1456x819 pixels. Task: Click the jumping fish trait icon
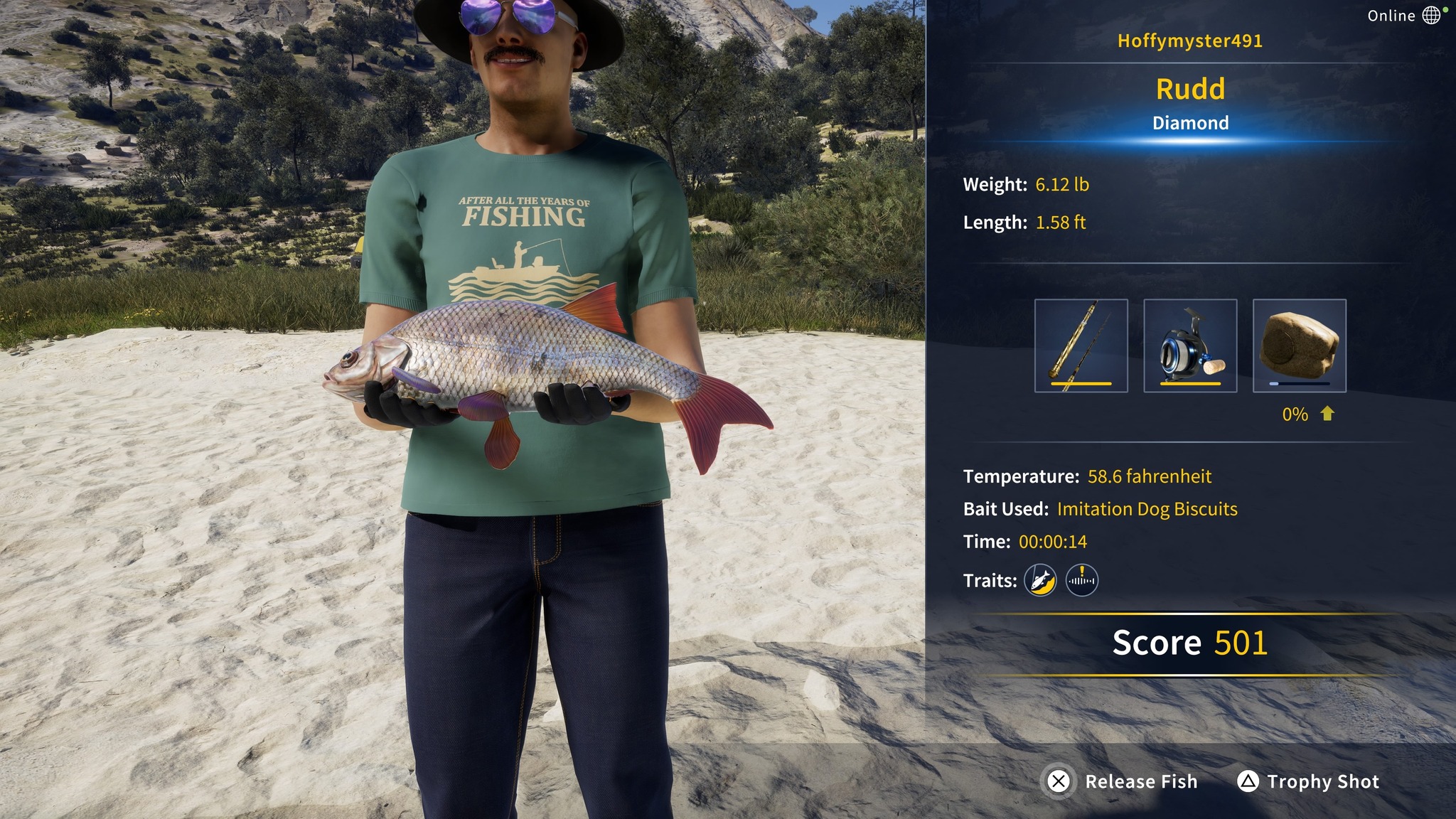(1040, 580)
